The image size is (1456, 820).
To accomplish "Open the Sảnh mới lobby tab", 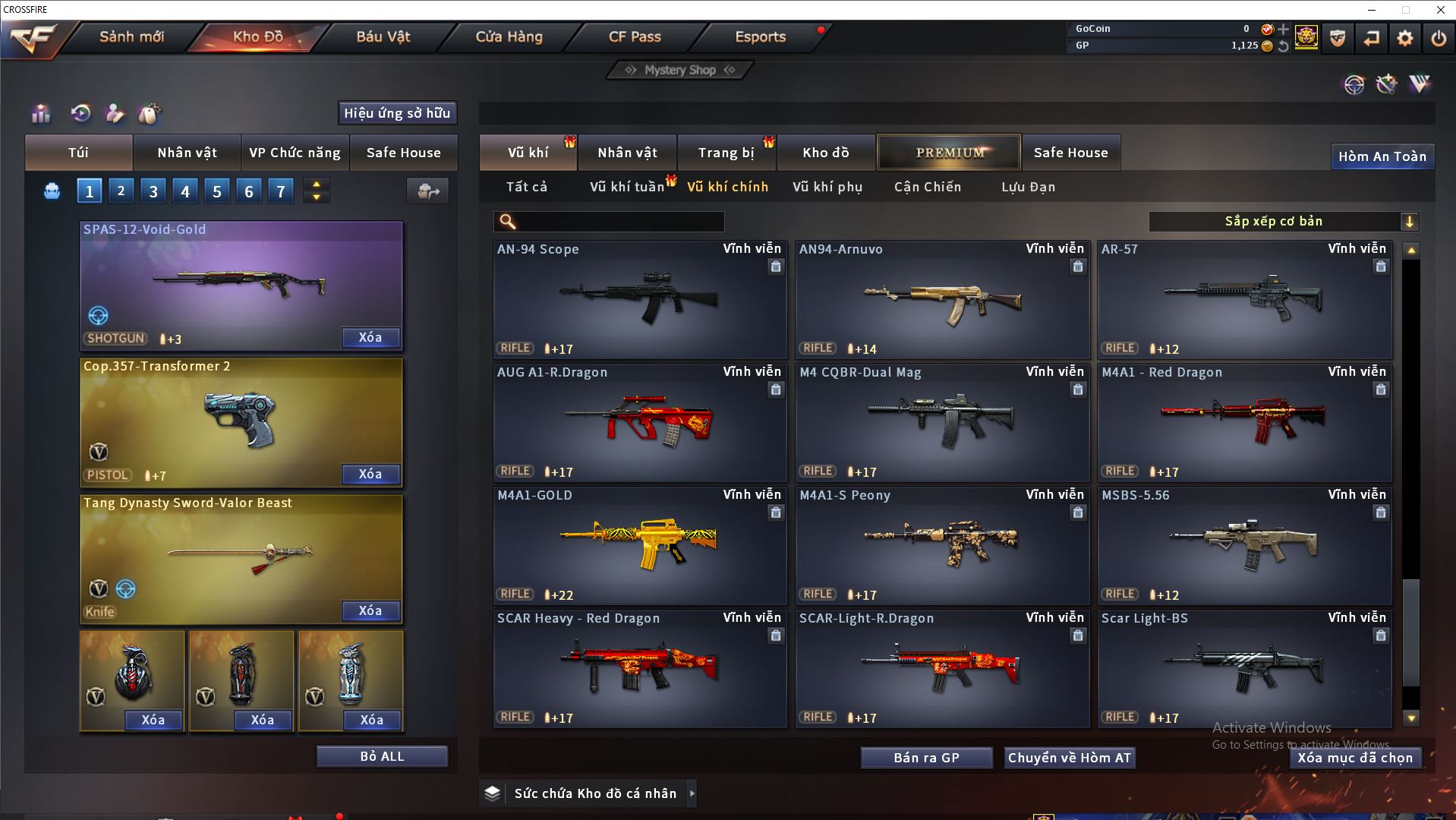I will click(x=131, y=36).
